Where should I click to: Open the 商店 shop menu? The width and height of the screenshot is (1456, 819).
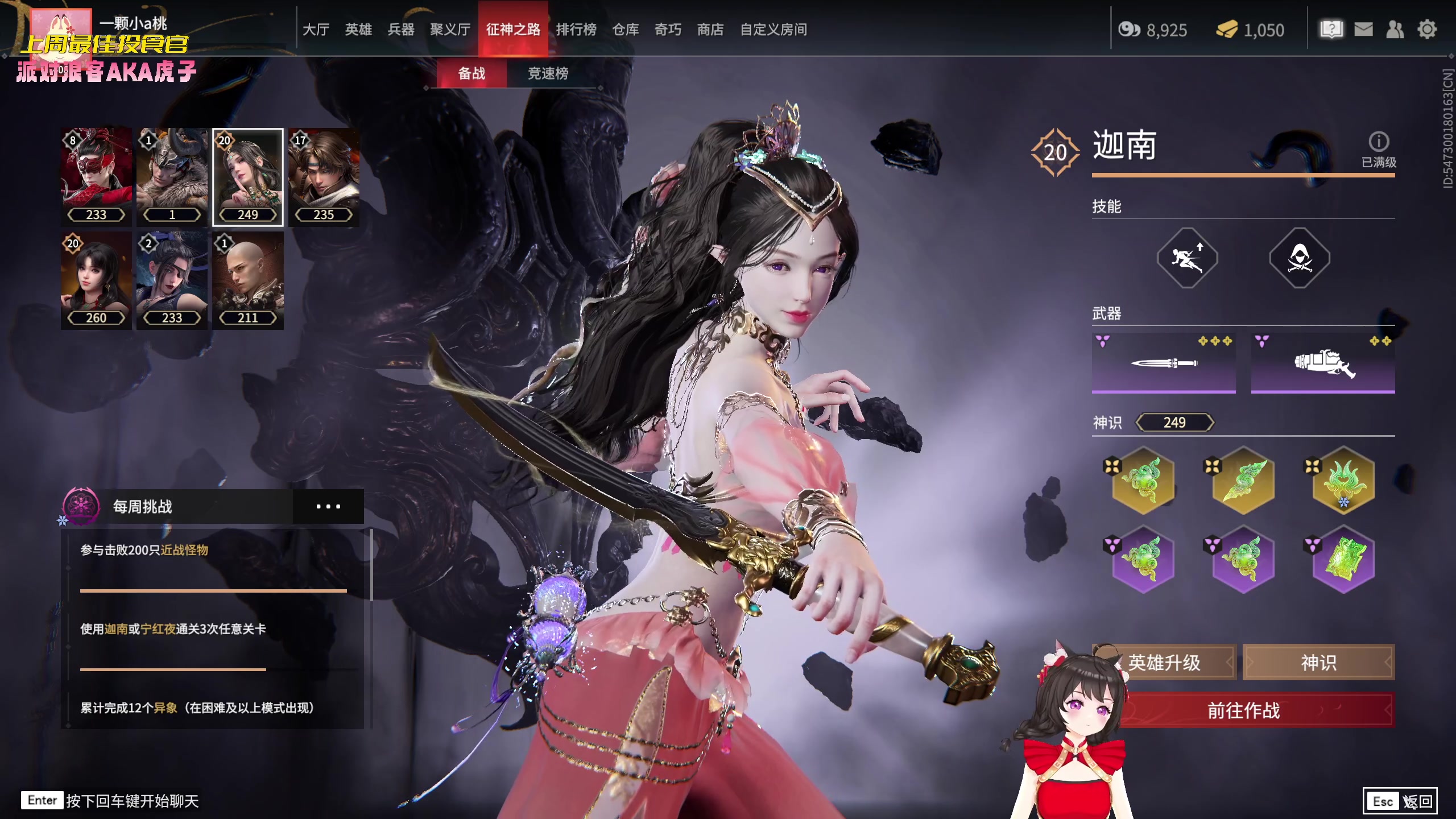coord(710,30)
